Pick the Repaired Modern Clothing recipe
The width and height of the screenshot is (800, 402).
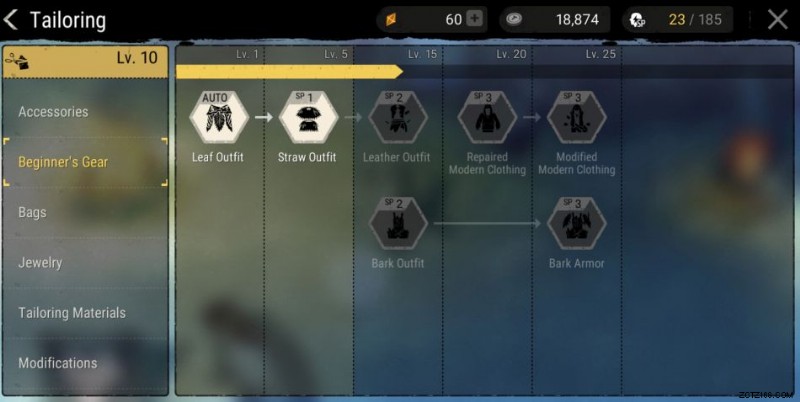pyautogui.click(x=487, y=118)
